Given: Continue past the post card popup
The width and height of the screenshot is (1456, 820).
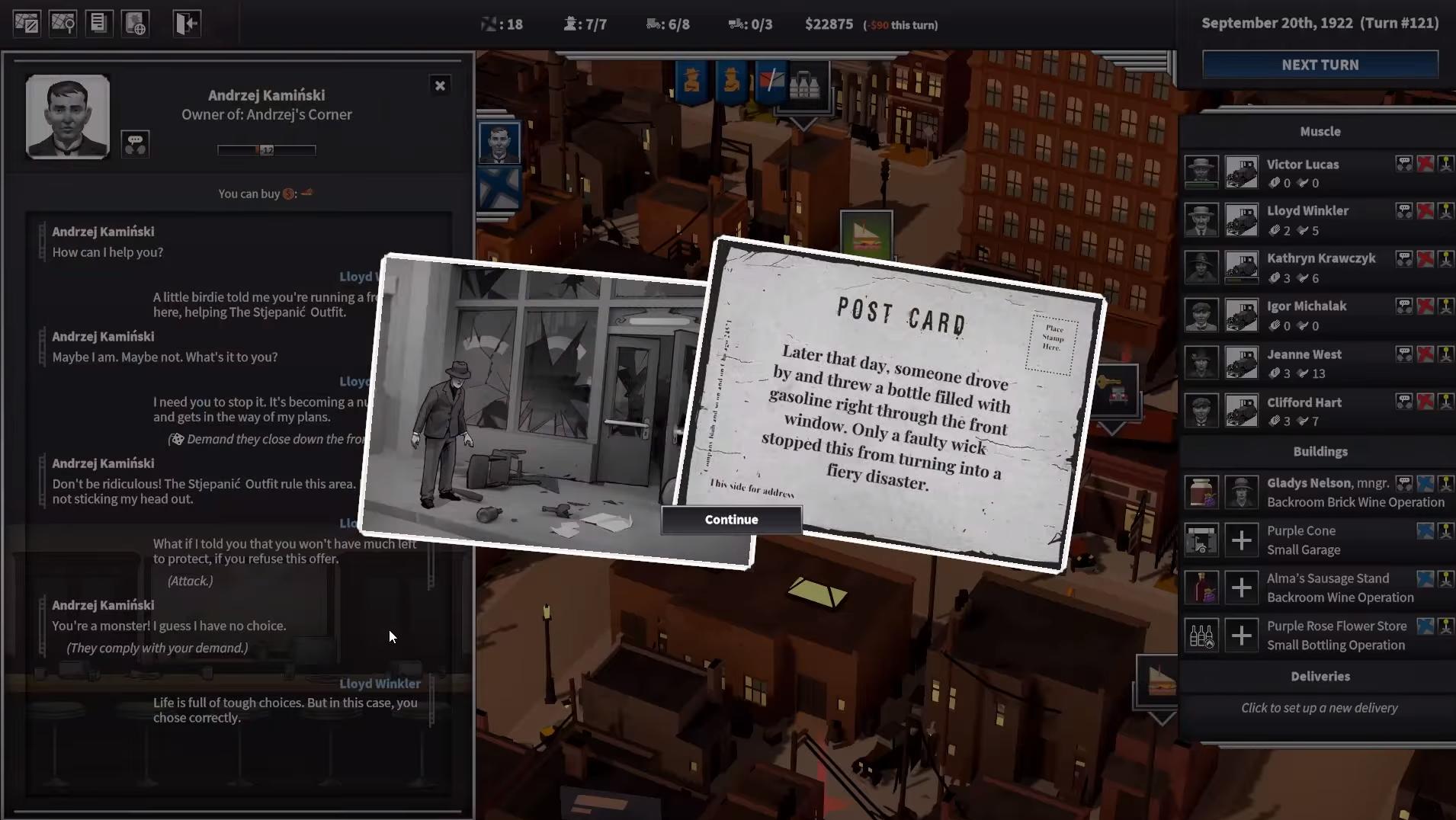Looking at the screenshot, I should [x=731, y=520].
